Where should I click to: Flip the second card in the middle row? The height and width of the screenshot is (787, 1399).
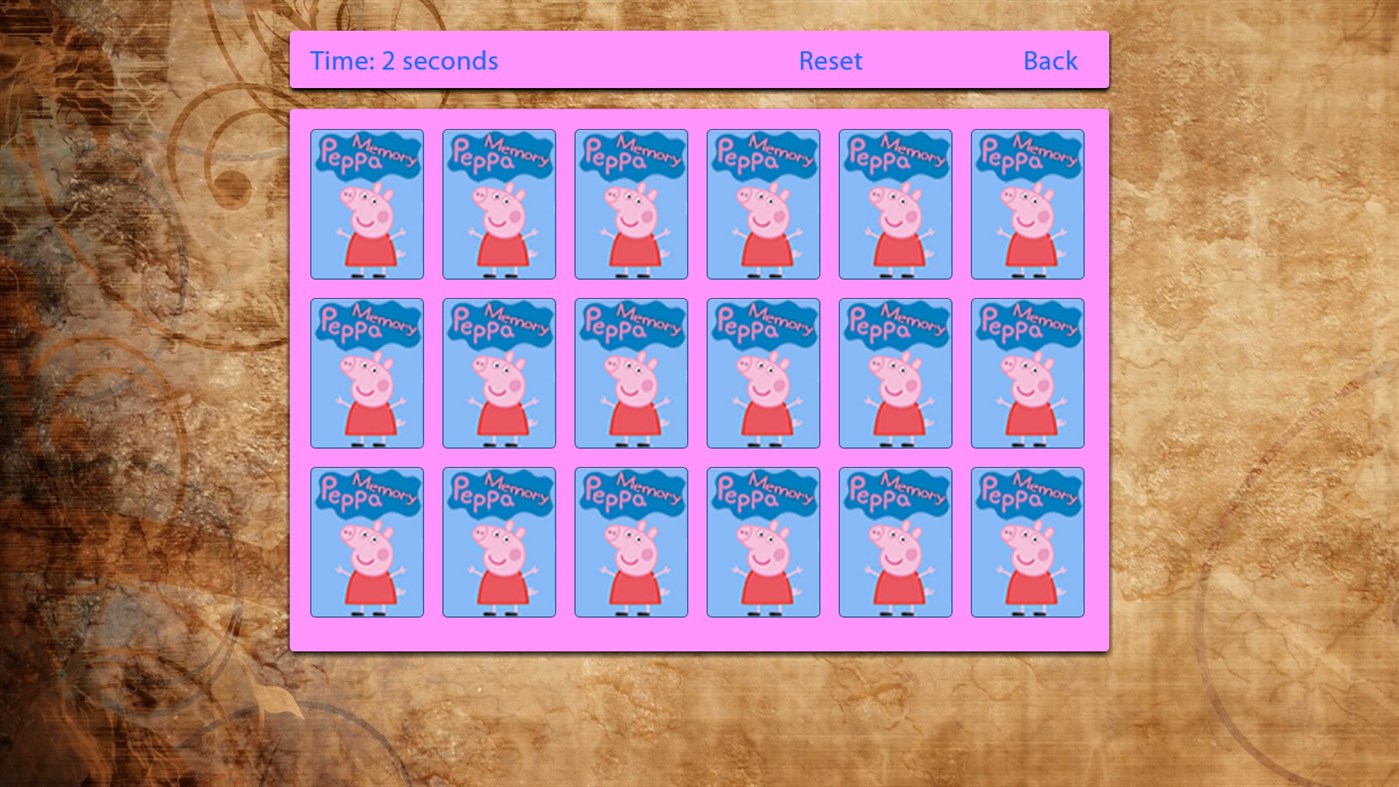tap(498, 372)
